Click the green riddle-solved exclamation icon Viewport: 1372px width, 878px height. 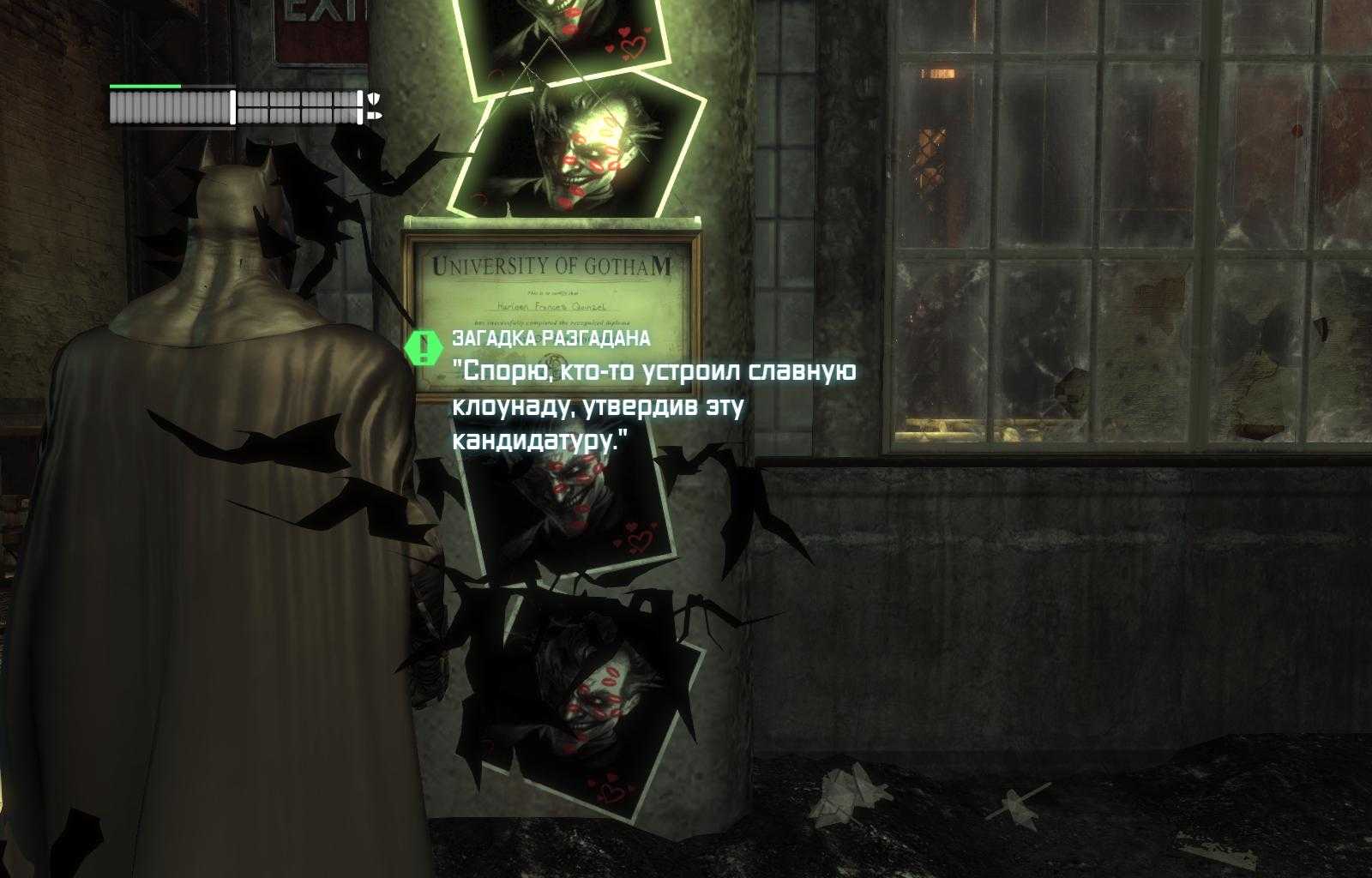422,346
